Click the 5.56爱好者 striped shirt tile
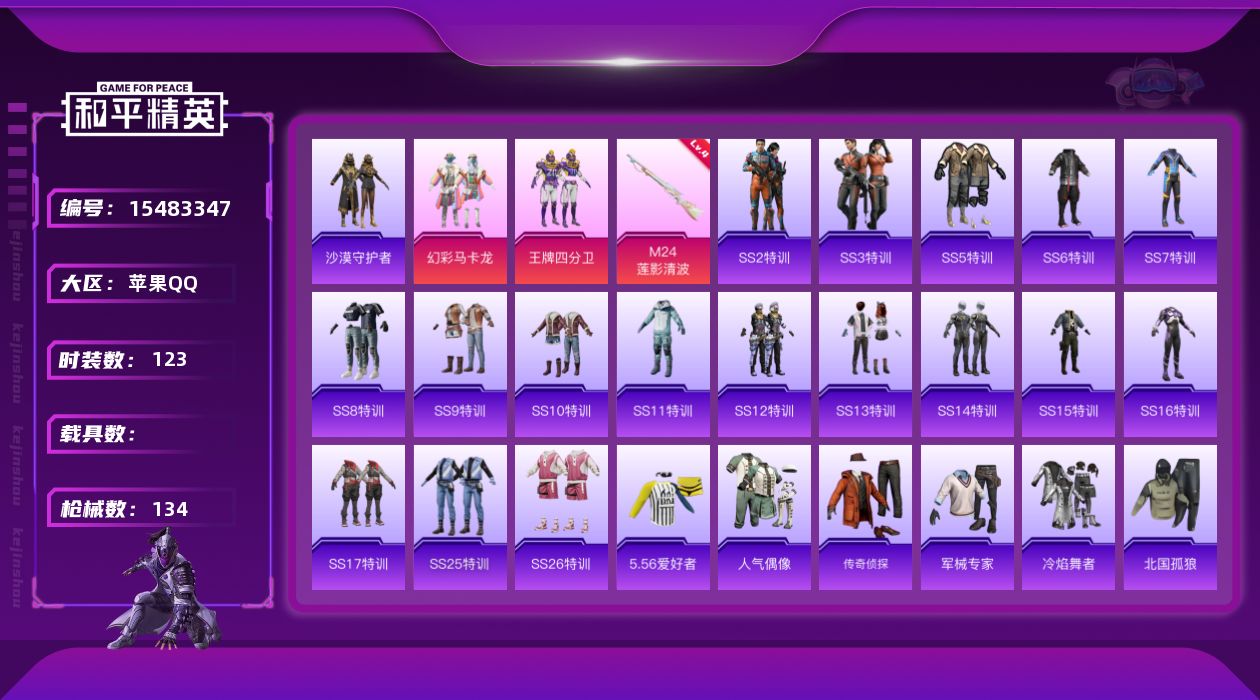 (x=663, y=517)
